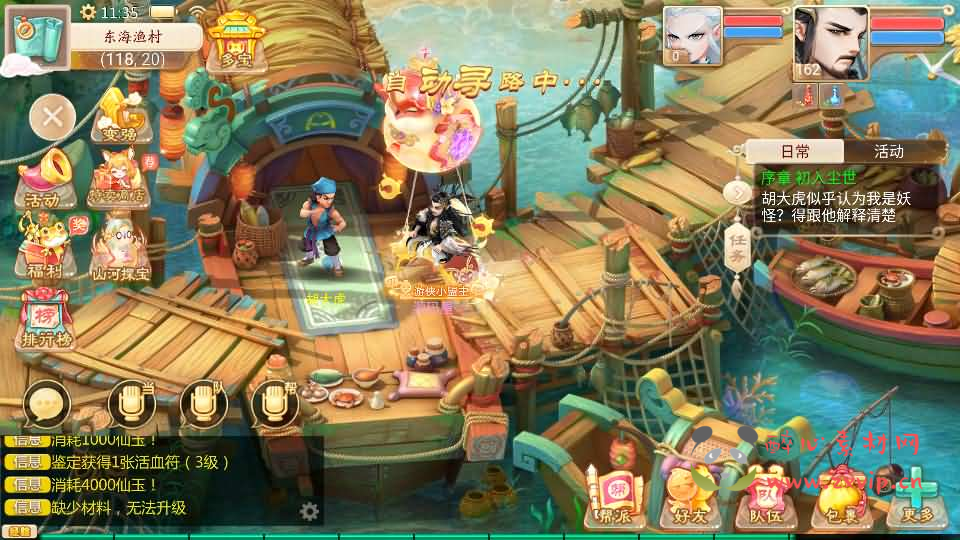
Task: Switch to the 日常 quest tab
Action: pyautogui.click(x=795, y=151)
